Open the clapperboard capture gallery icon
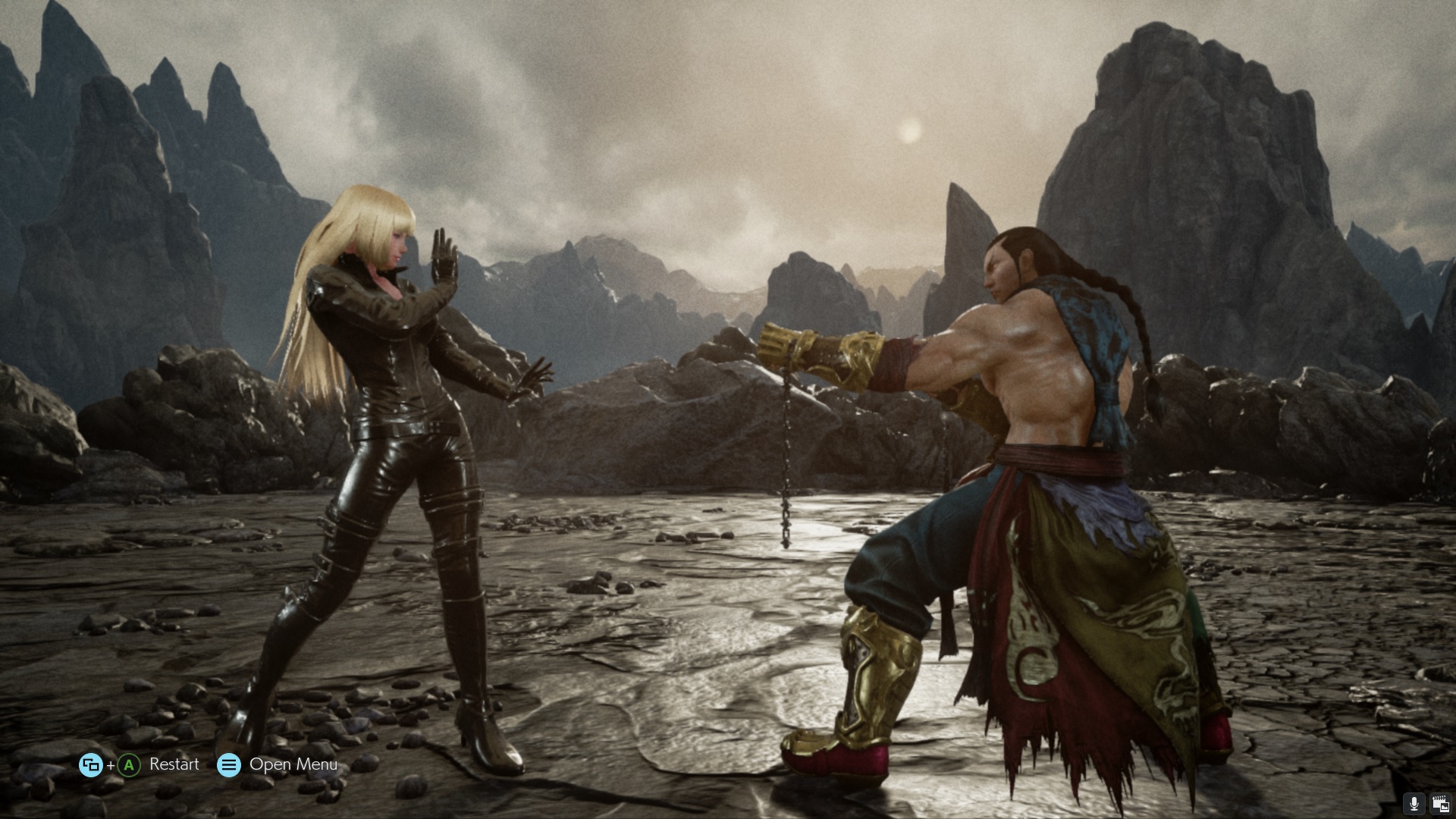Screen dimensions: 1456x819 [1439, 804]
